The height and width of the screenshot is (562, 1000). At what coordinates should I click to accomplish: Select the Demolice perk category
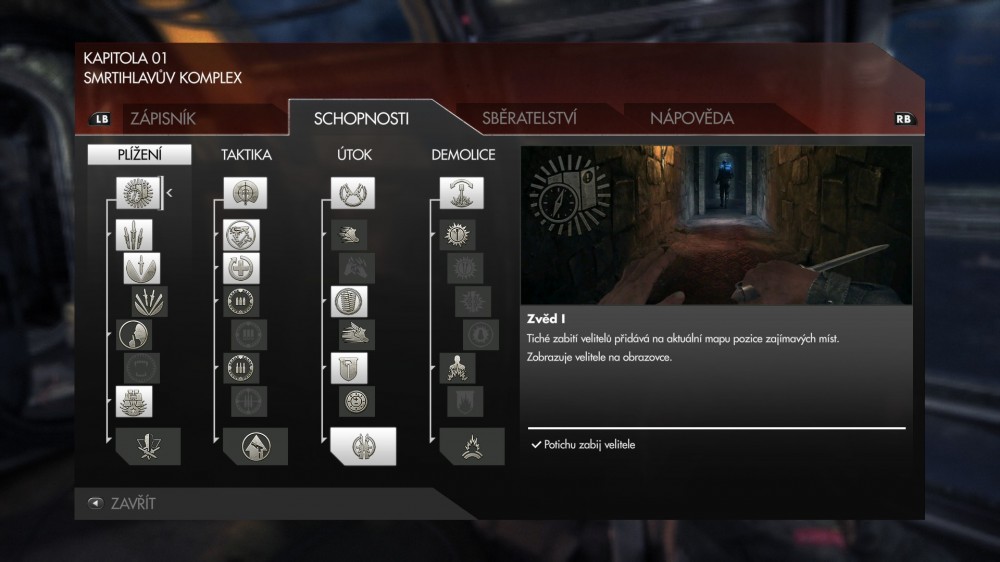pyautogui.click(x=462, y=155)
